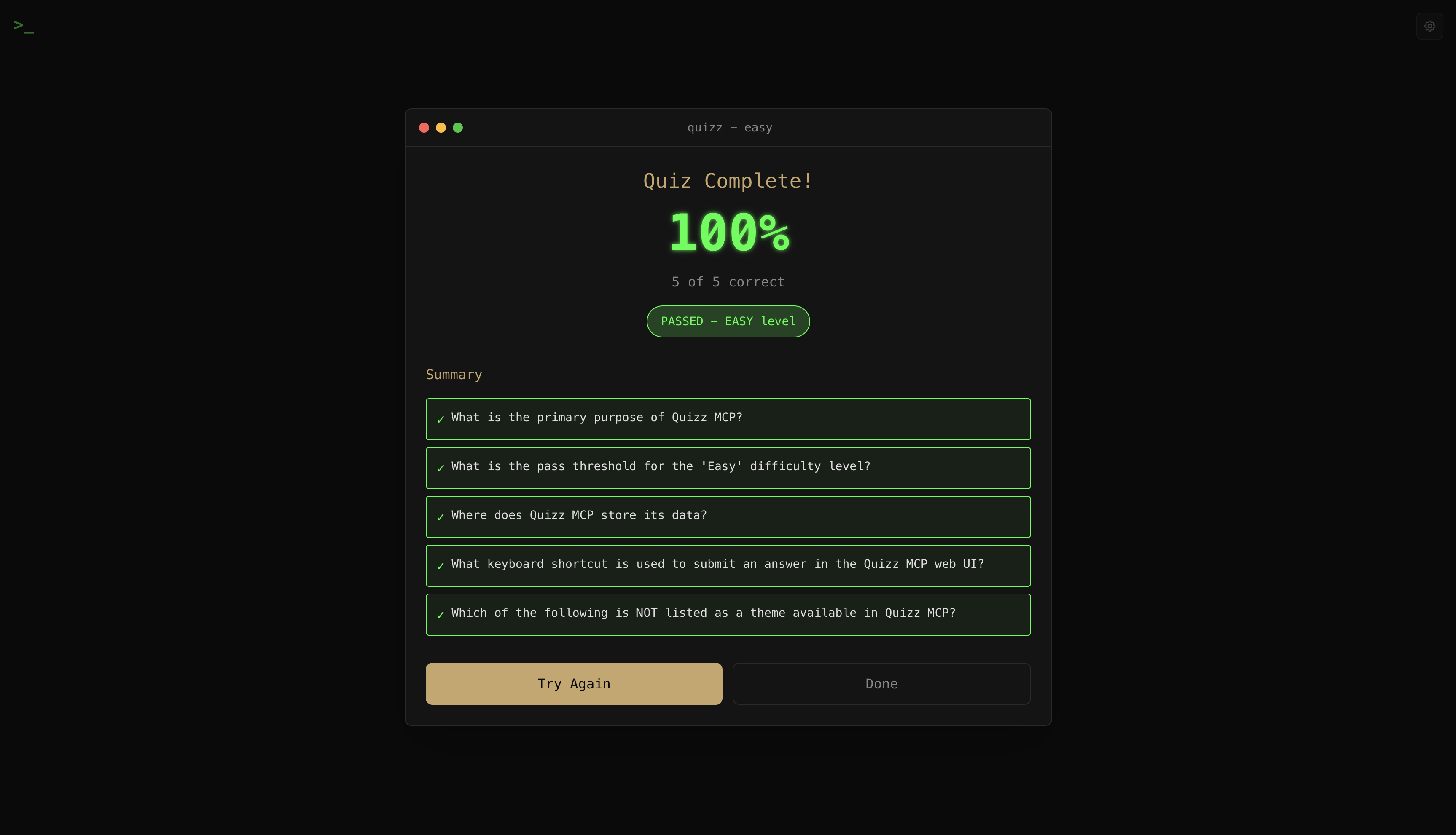Viewport: 1456px width, 835px height.
Task: Click the PASSED — EASY level badge
Action: click(728, 321)
